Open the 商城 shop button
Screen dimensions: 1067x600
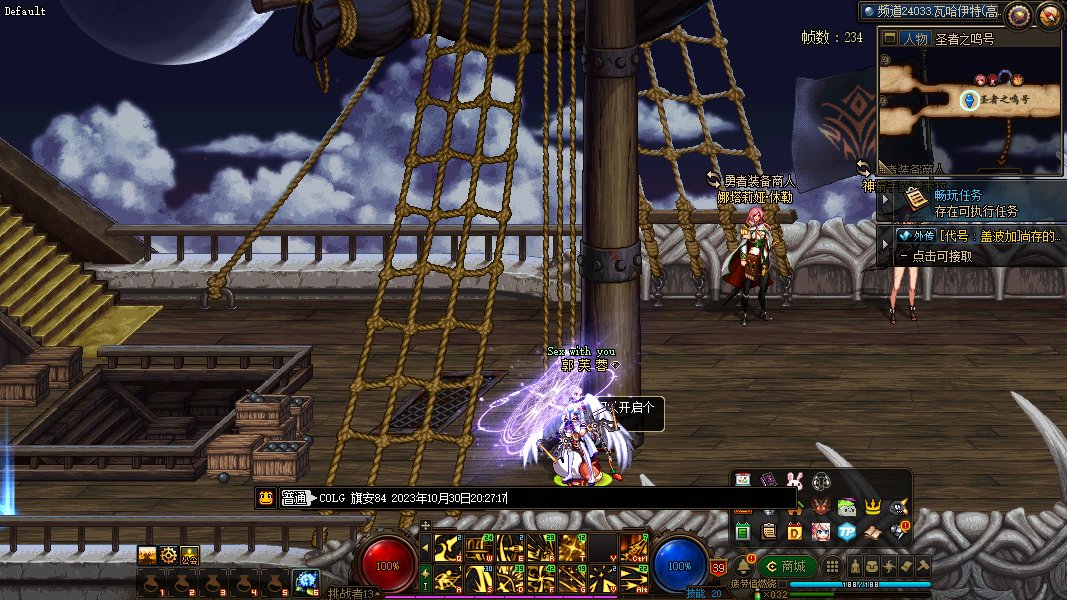787,566
